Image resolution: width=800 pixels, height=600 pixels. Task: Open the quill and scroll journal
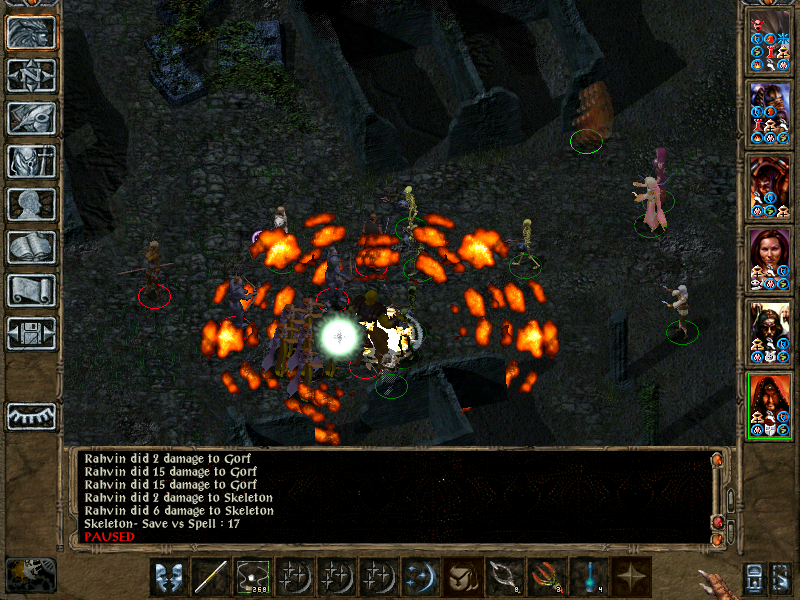click(31, 118)
